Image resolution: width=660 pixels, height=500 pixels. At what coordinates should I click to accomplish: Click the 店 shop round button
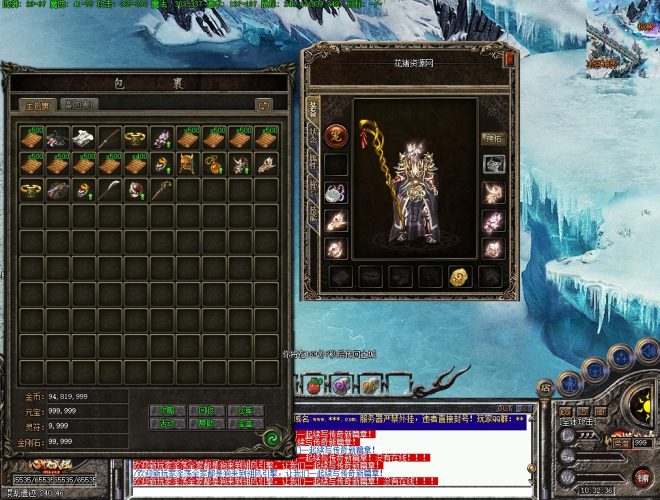(x=545, y=388)
